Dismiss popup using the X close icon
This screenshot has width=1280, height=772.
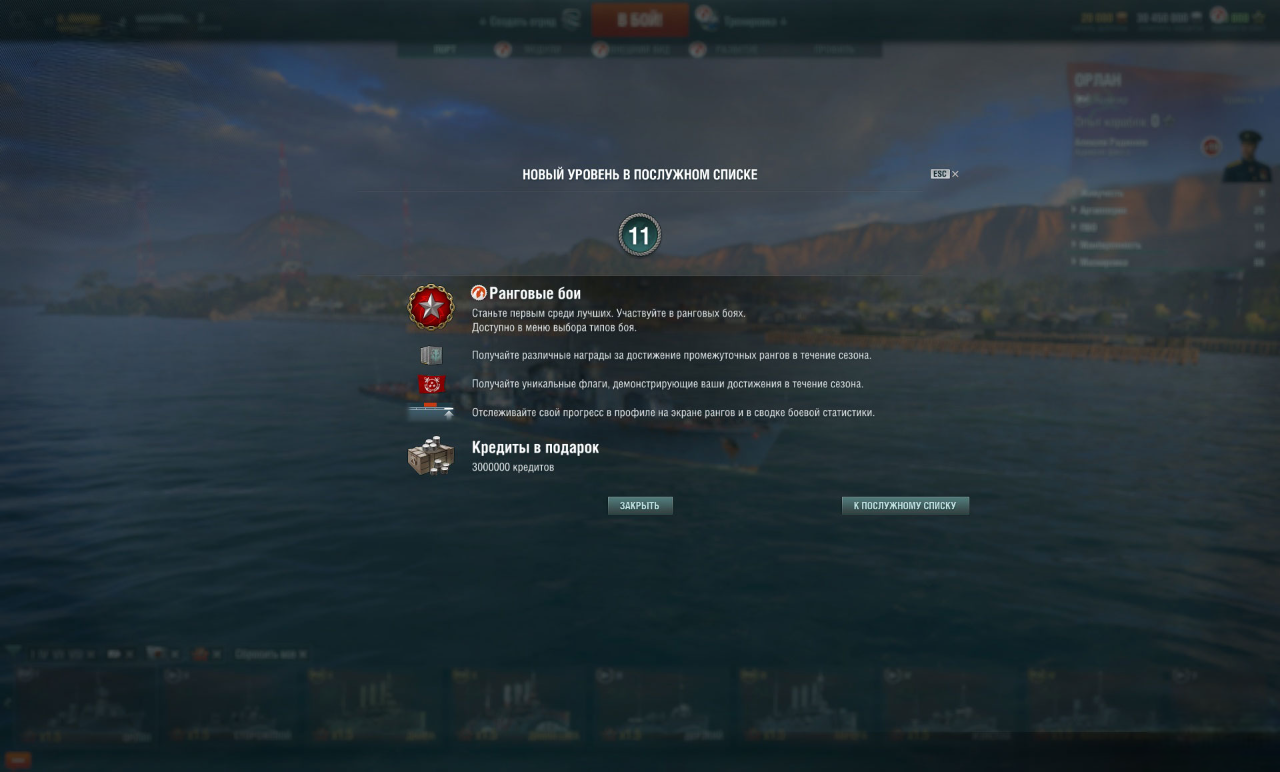(x=955, y=174)
